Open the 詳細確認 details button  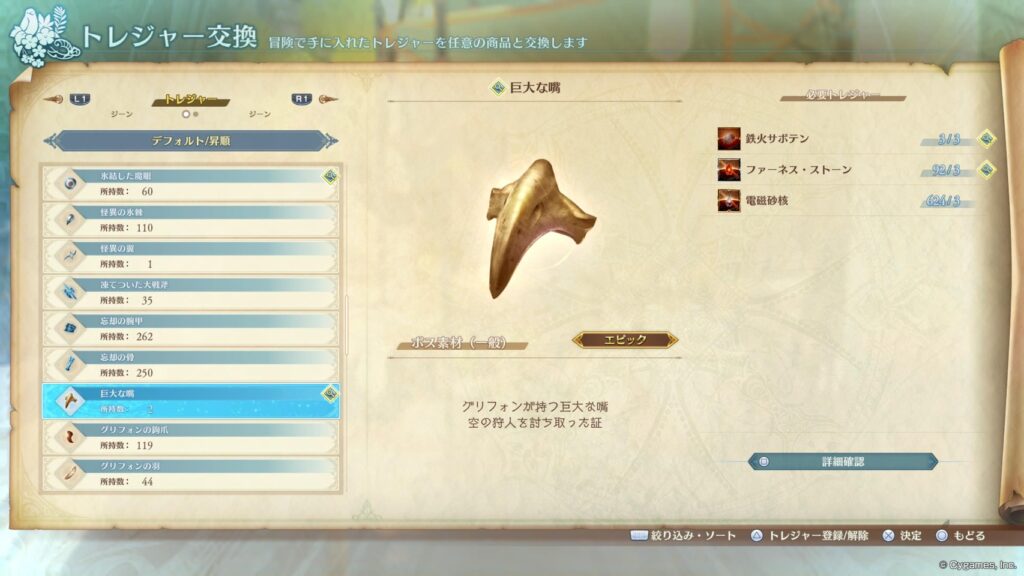coord(842,462)
